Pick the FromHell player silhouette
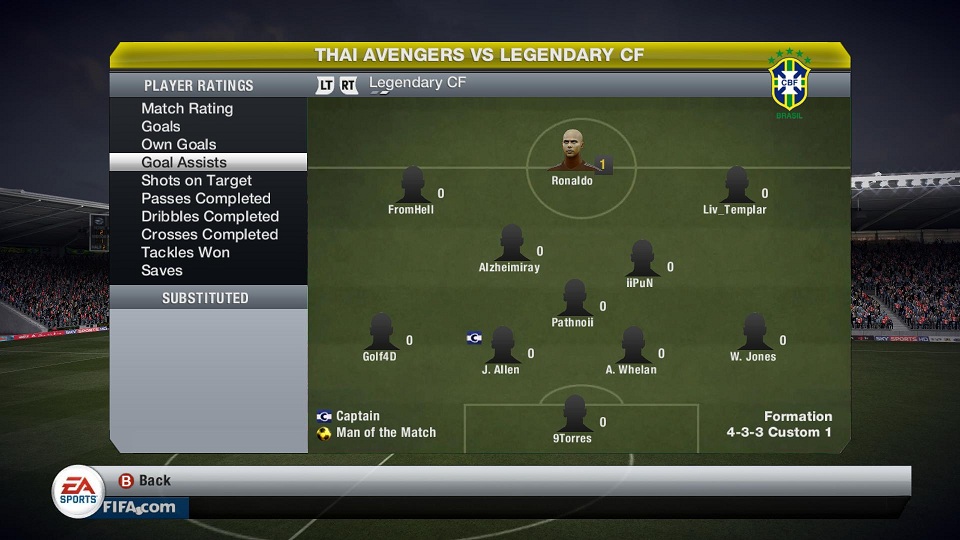Screen dimensions: 960x540 [411, 186]
